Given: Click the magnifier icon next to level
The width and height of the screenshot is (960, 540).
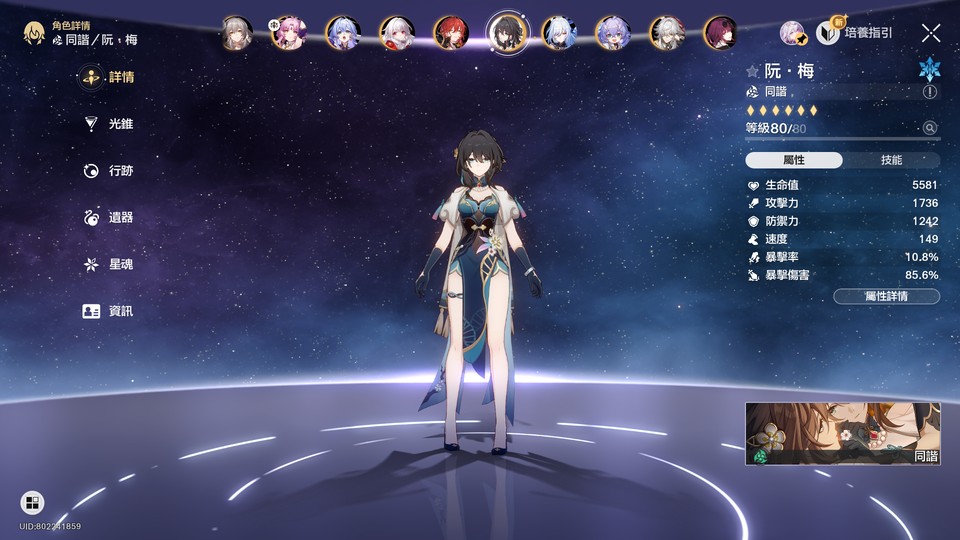Looking at the screenshot, I should (930, 128).
